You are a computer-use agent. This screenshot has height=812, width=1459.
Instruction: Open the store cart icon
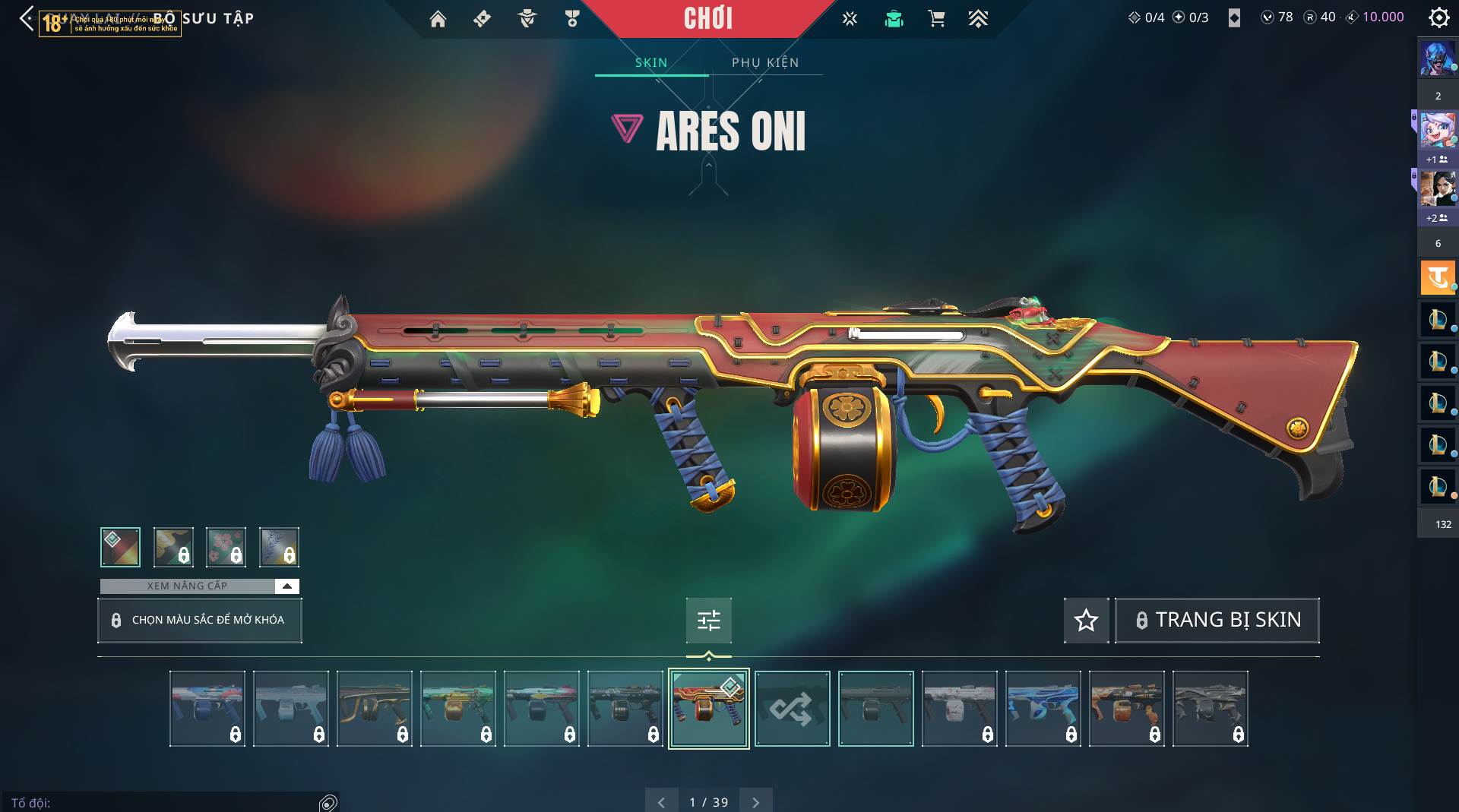(936, 19)
